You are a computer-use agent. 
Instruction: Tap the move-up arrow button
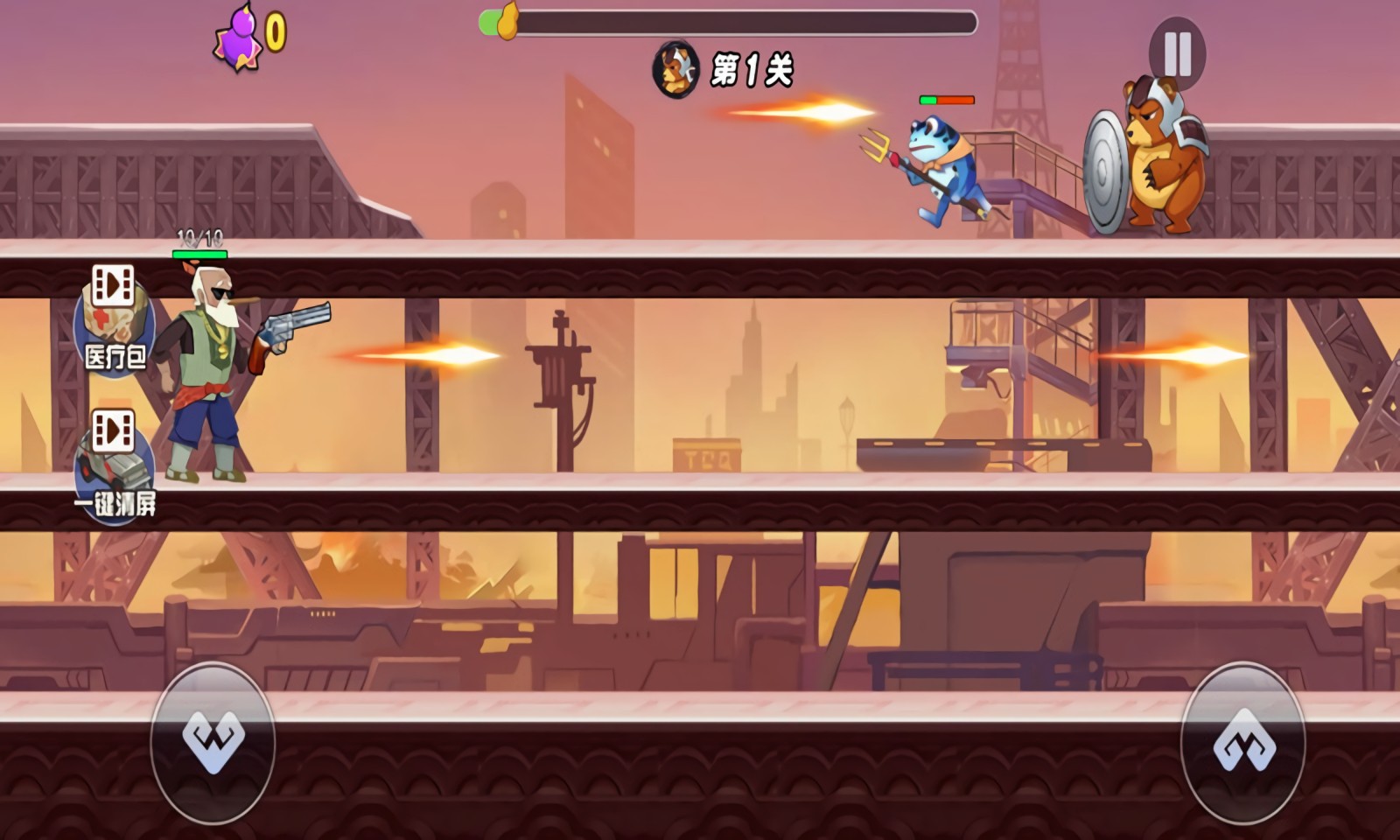pyautogui.click(x=1243, y=742)
